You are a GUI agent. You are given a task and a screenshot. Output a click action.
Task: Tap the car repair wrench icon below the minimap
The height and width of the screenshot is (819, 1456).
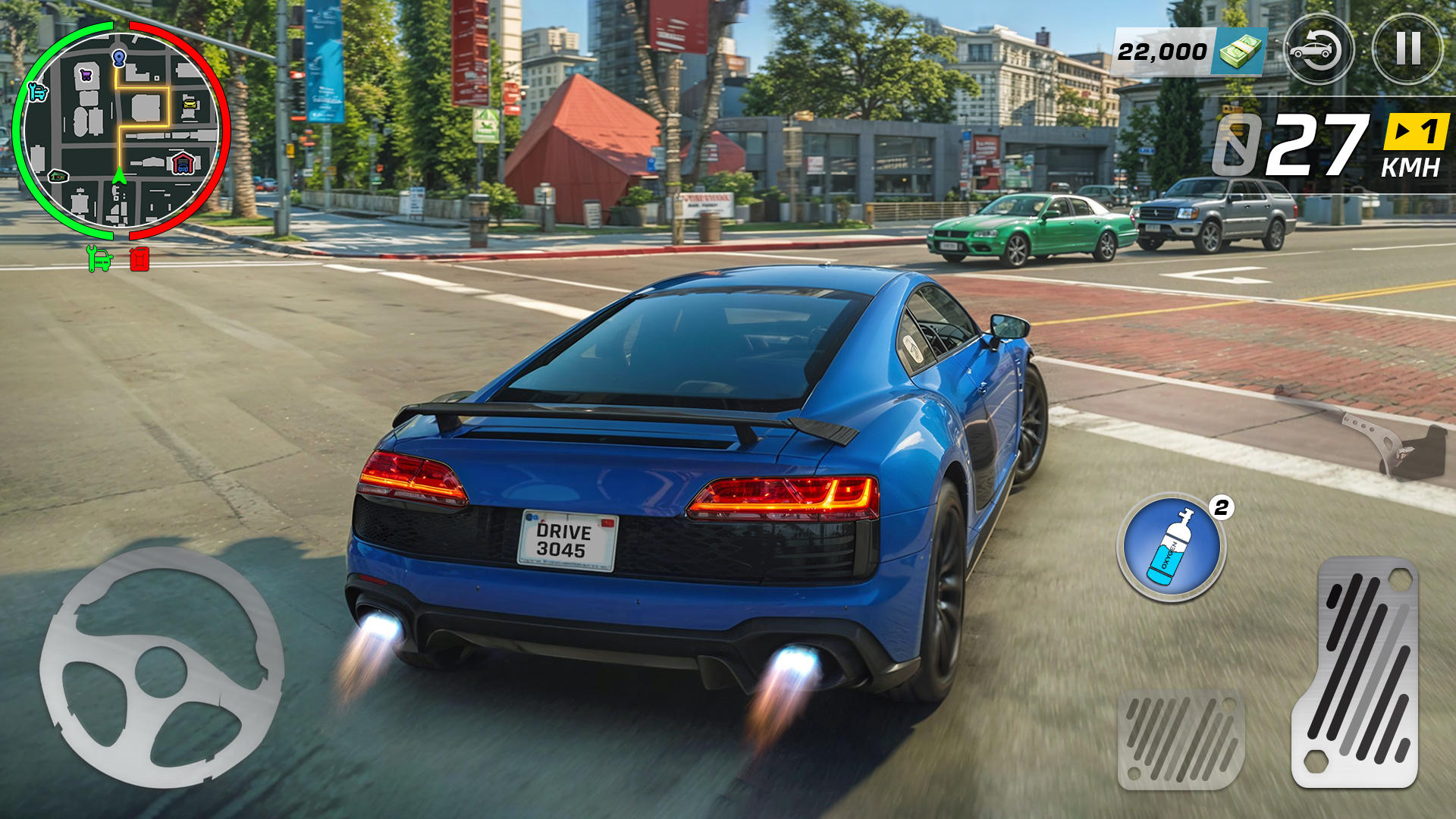click(x=98, y=259)
